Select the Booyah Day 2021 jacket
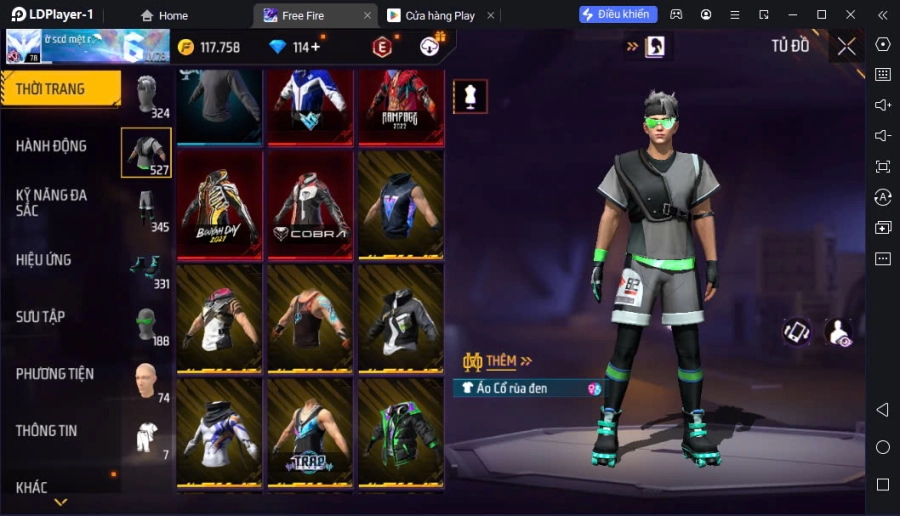The height and width of the screenshot is (516, 900). [x=219, y=205]
